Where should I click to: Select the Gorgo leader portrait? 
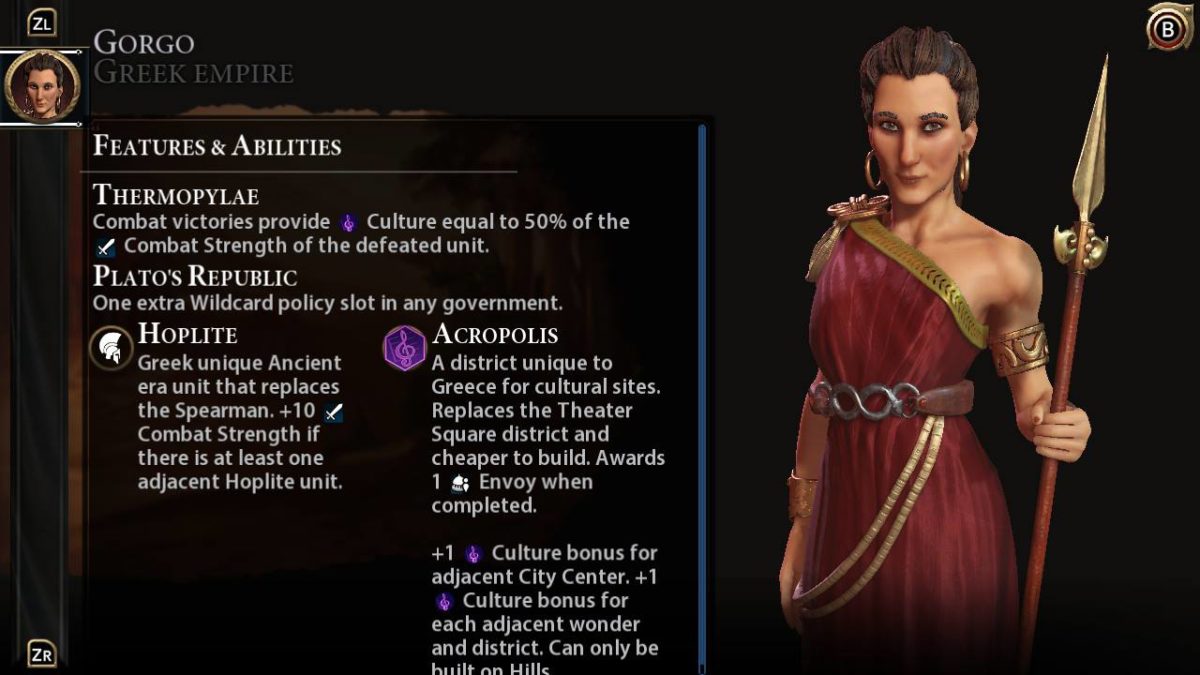[x=41, y=86]
